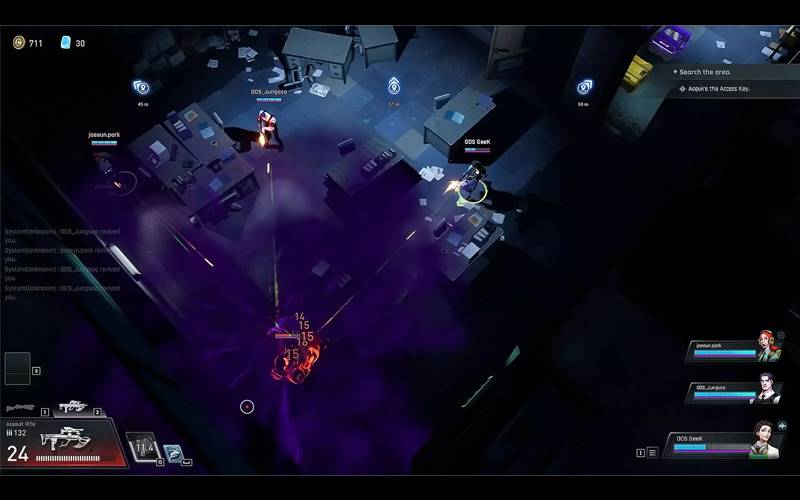
Task: Select the shotgun weapon slot
Action: tap(21, 408)
